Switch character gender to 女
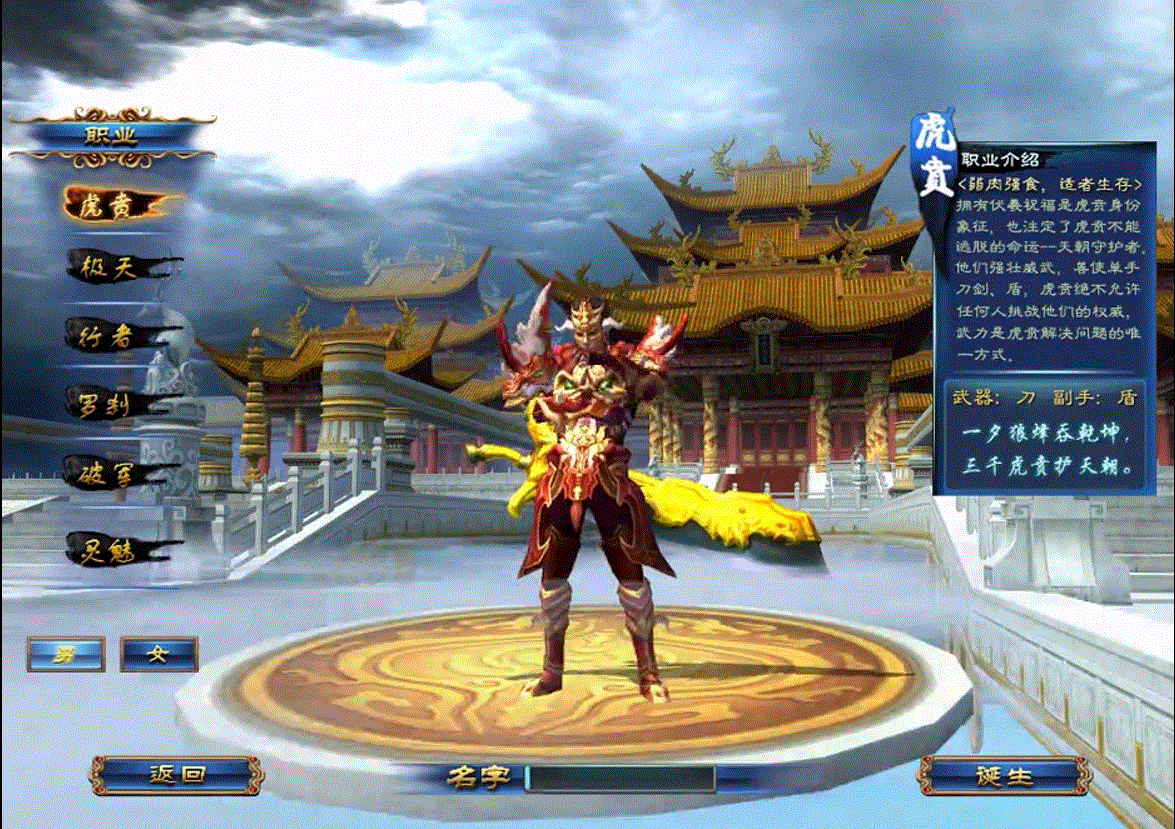The height and width of the screenshot is (829, 1175). [x=158, y=654]
